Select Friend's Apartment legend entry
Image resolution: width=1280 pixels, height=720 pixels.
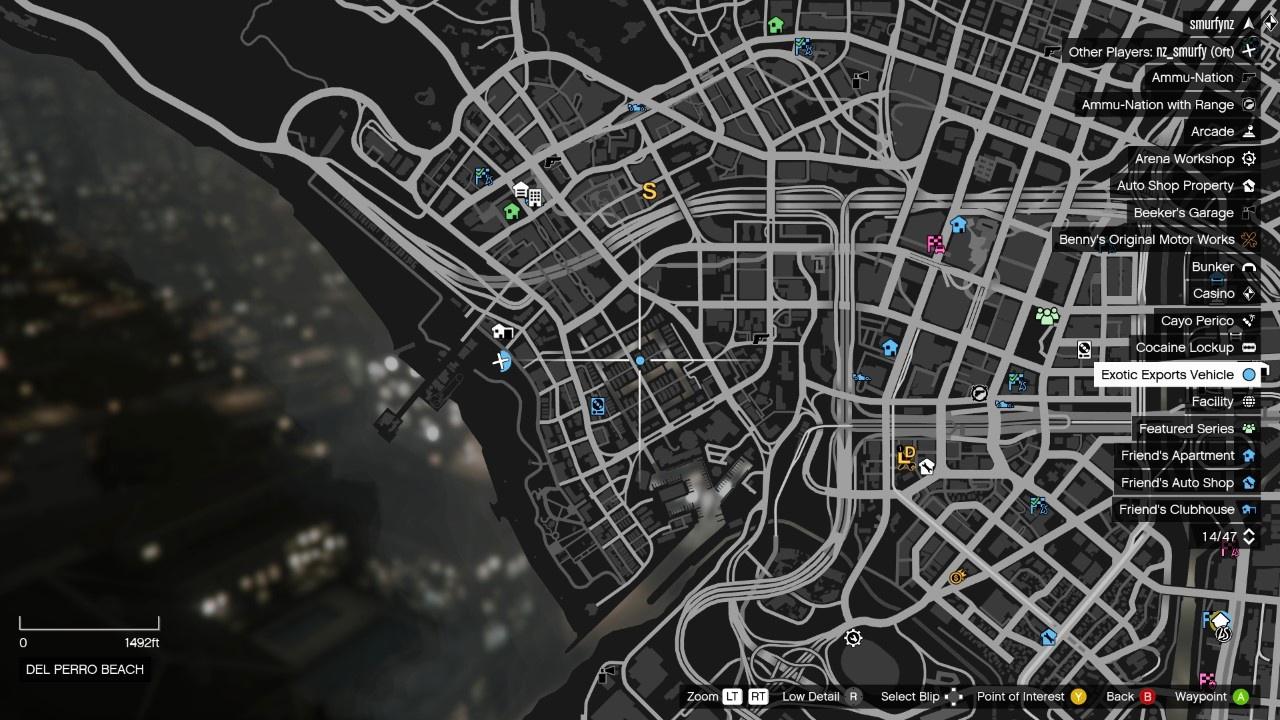(x=1177, y=456)
